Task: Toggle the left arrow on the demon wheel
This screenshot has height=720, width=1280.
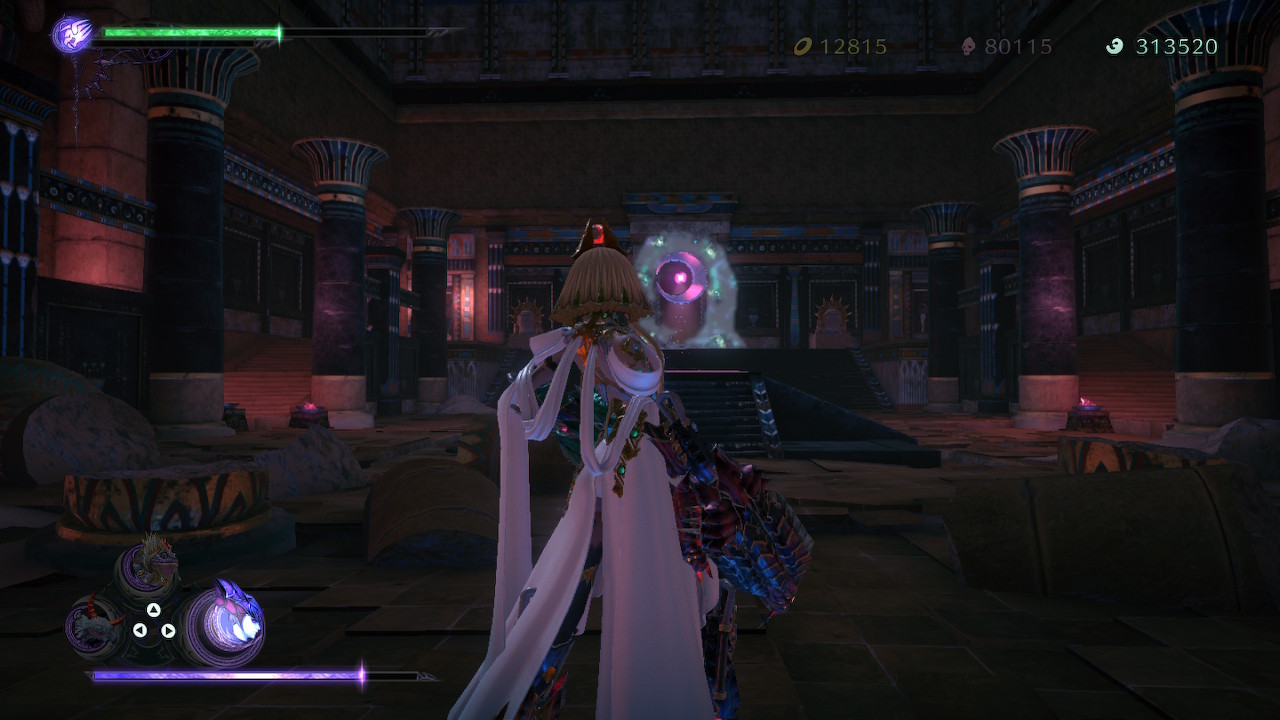Action: [x=139, y=630]
